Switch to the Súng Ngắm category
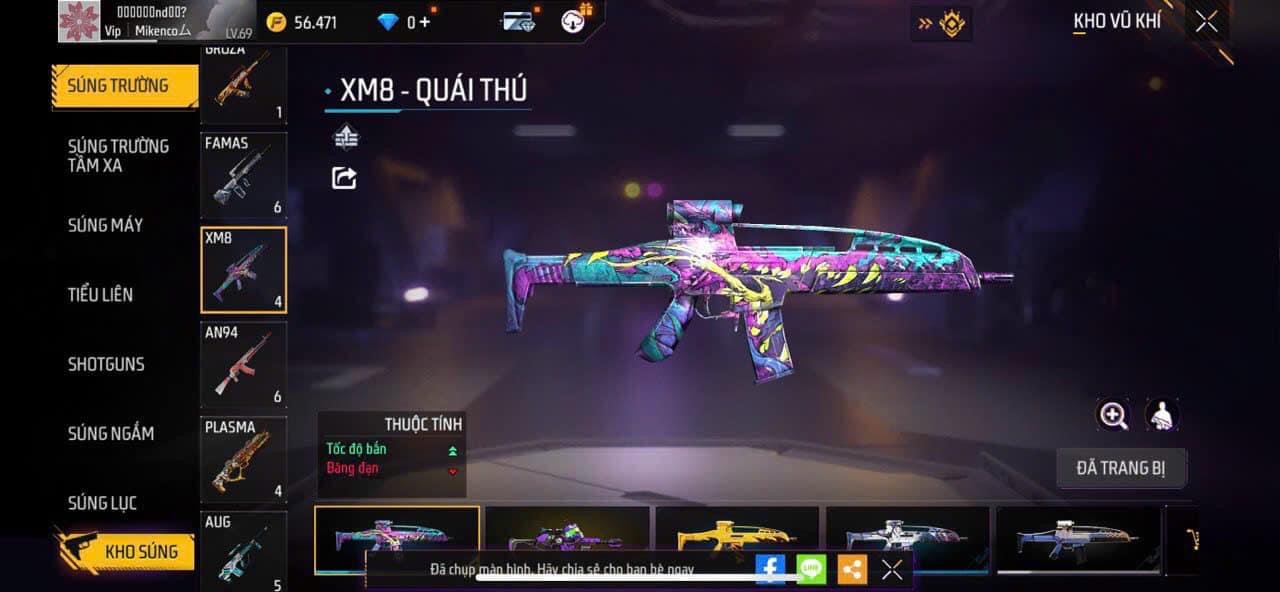This screenshot has height=592, width=1280. click(111, 433)
